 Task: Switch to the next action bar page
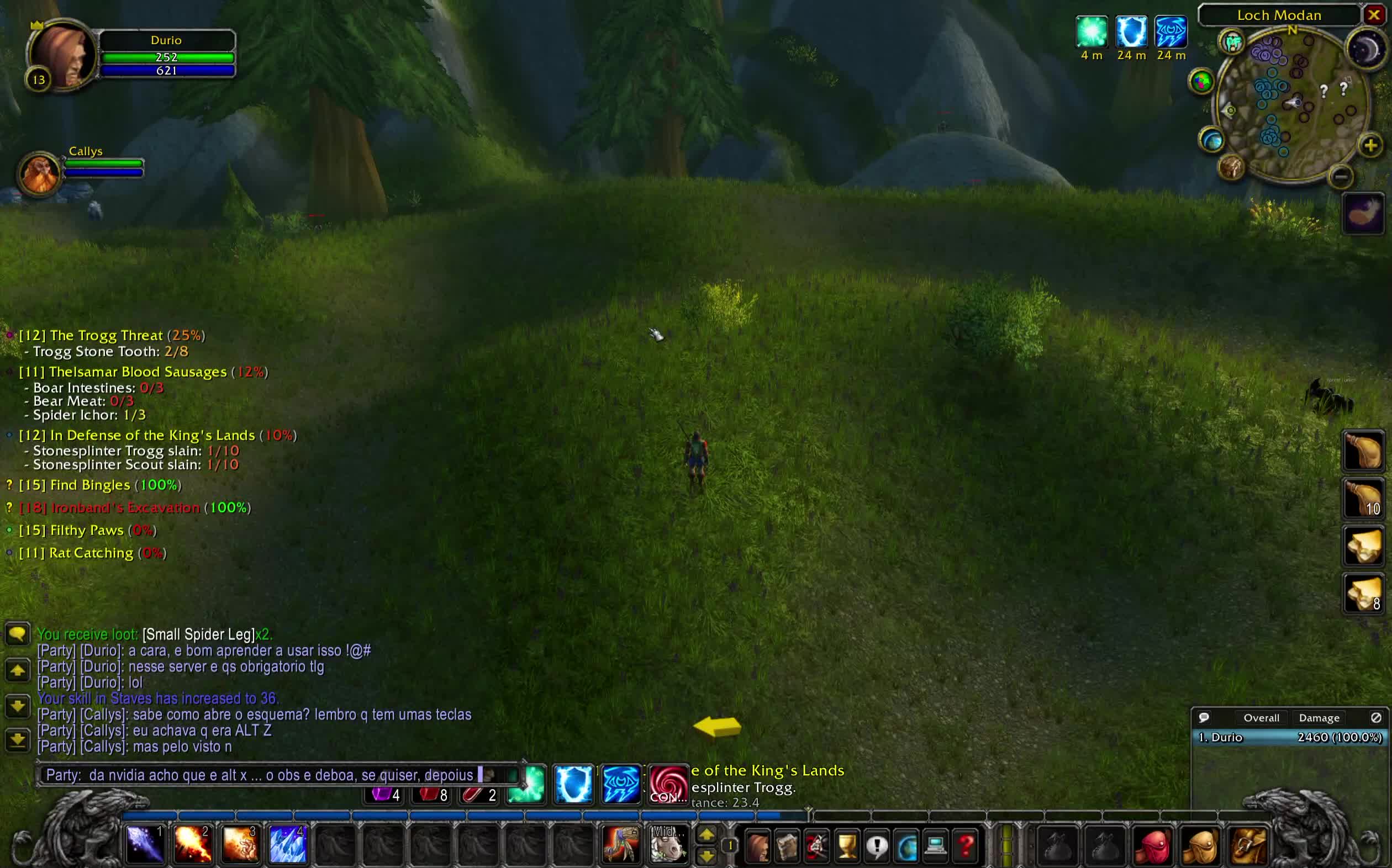point(706,834)
